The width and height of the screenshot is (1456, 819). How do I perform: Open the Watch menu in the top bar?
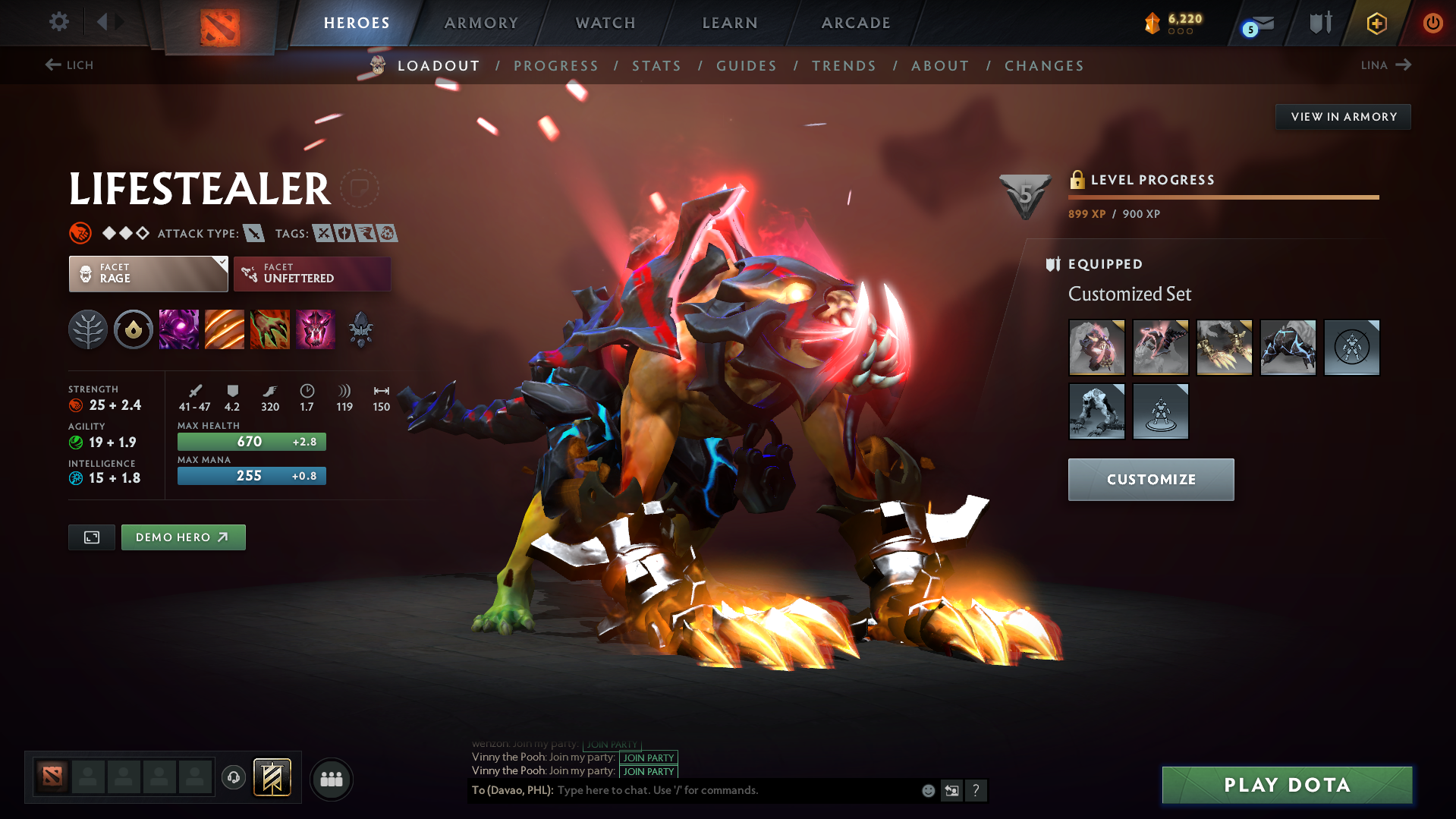pyautogui.click(x=605, y=23)
